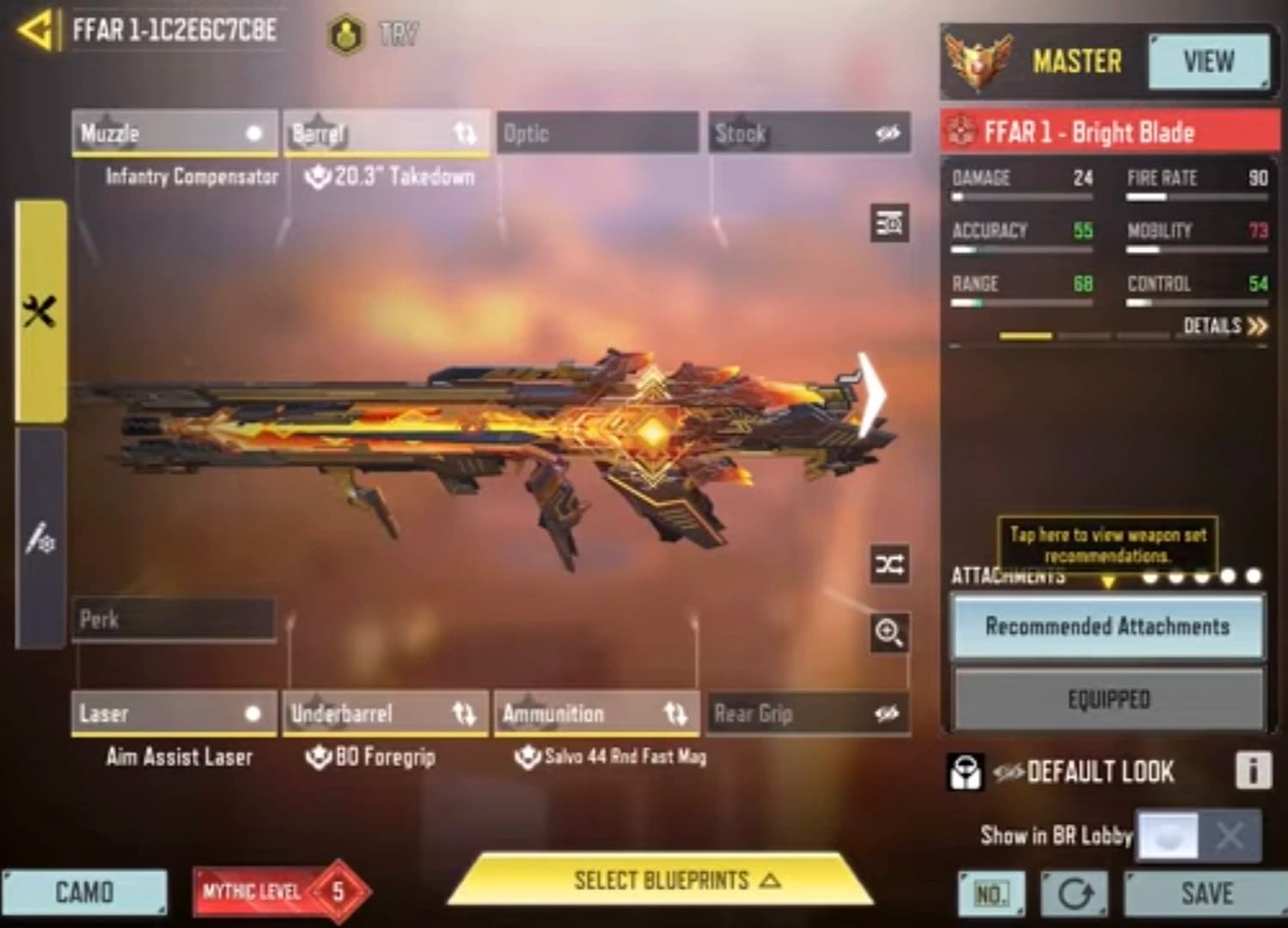Expand Select Blueprints
Screen dimensions: 1288x928
point(662,881)
